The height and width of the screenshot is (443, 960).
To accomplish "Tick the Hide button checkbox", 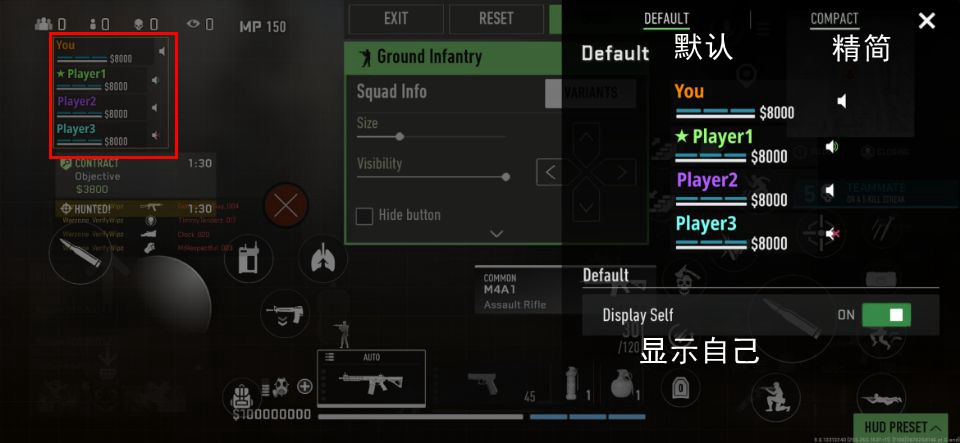I will pyautogui.click(x=365, y=216).
